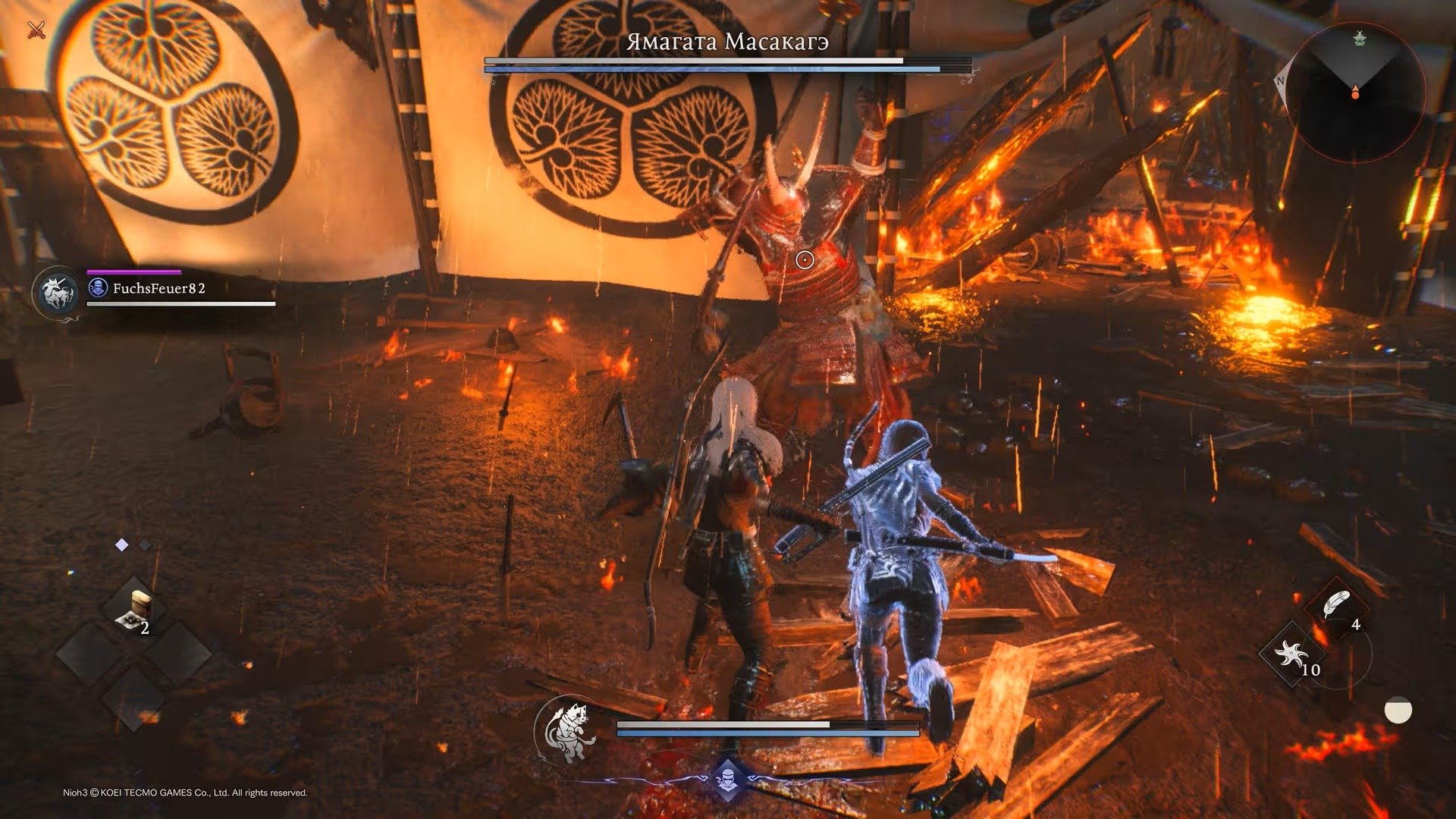The width and height of the screenshot is (1456, 819).
Task: Use the white feather item slot
Action: (x=1335, y=605)
